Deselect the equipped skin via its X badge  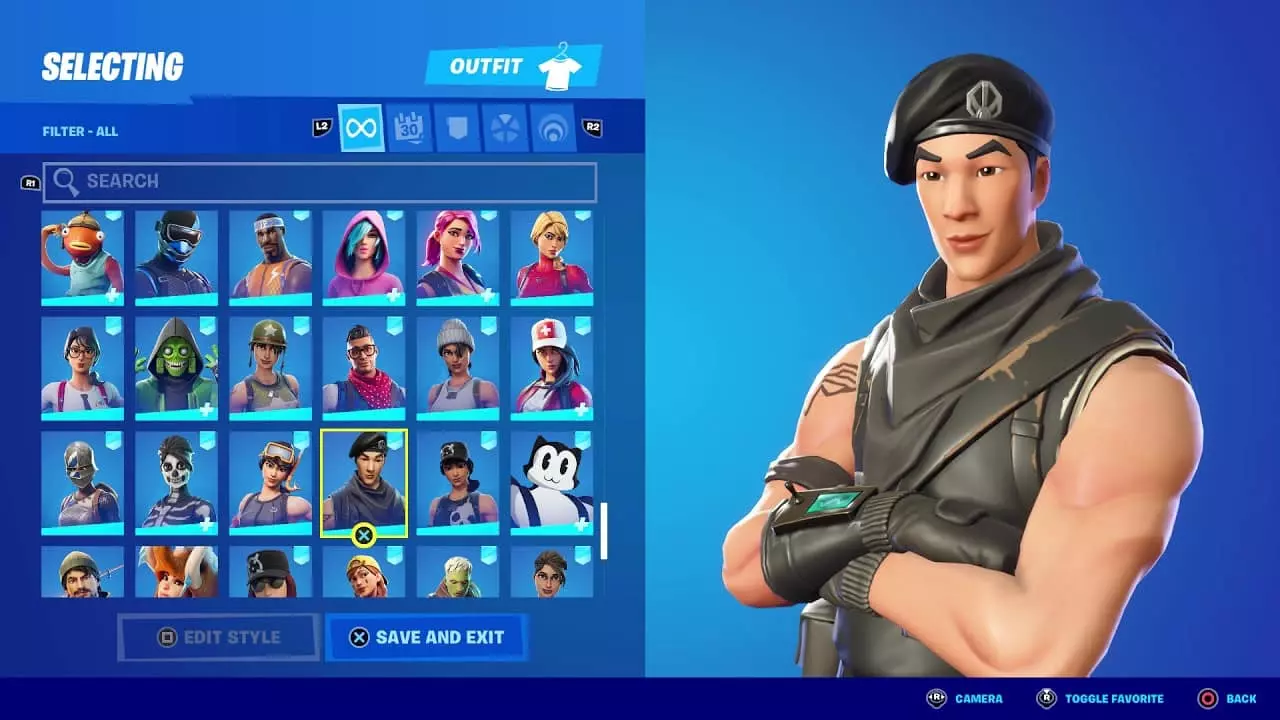(x=362, y=535)
